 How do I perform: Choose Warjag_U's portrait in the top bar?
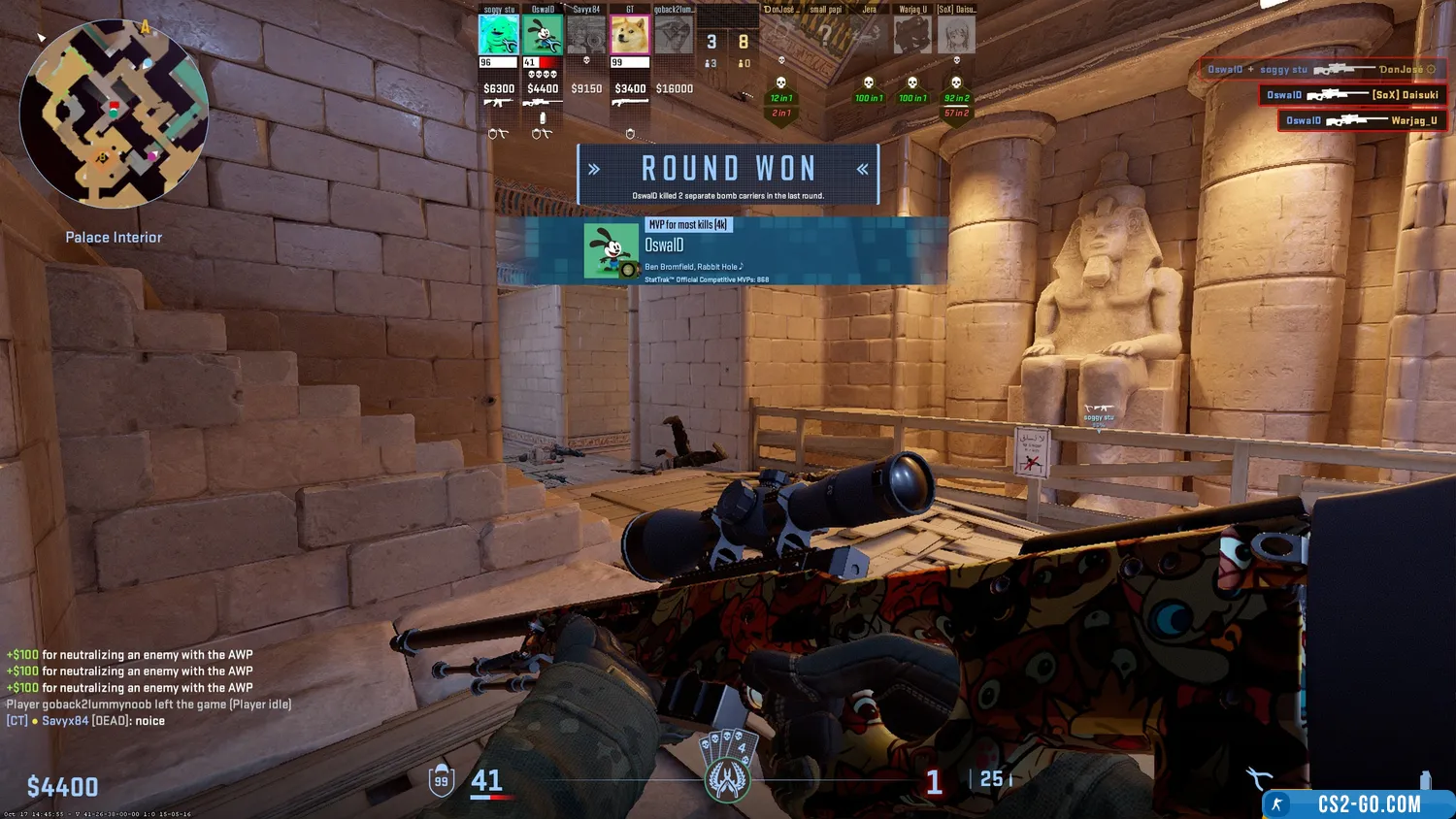pos(912,36)
